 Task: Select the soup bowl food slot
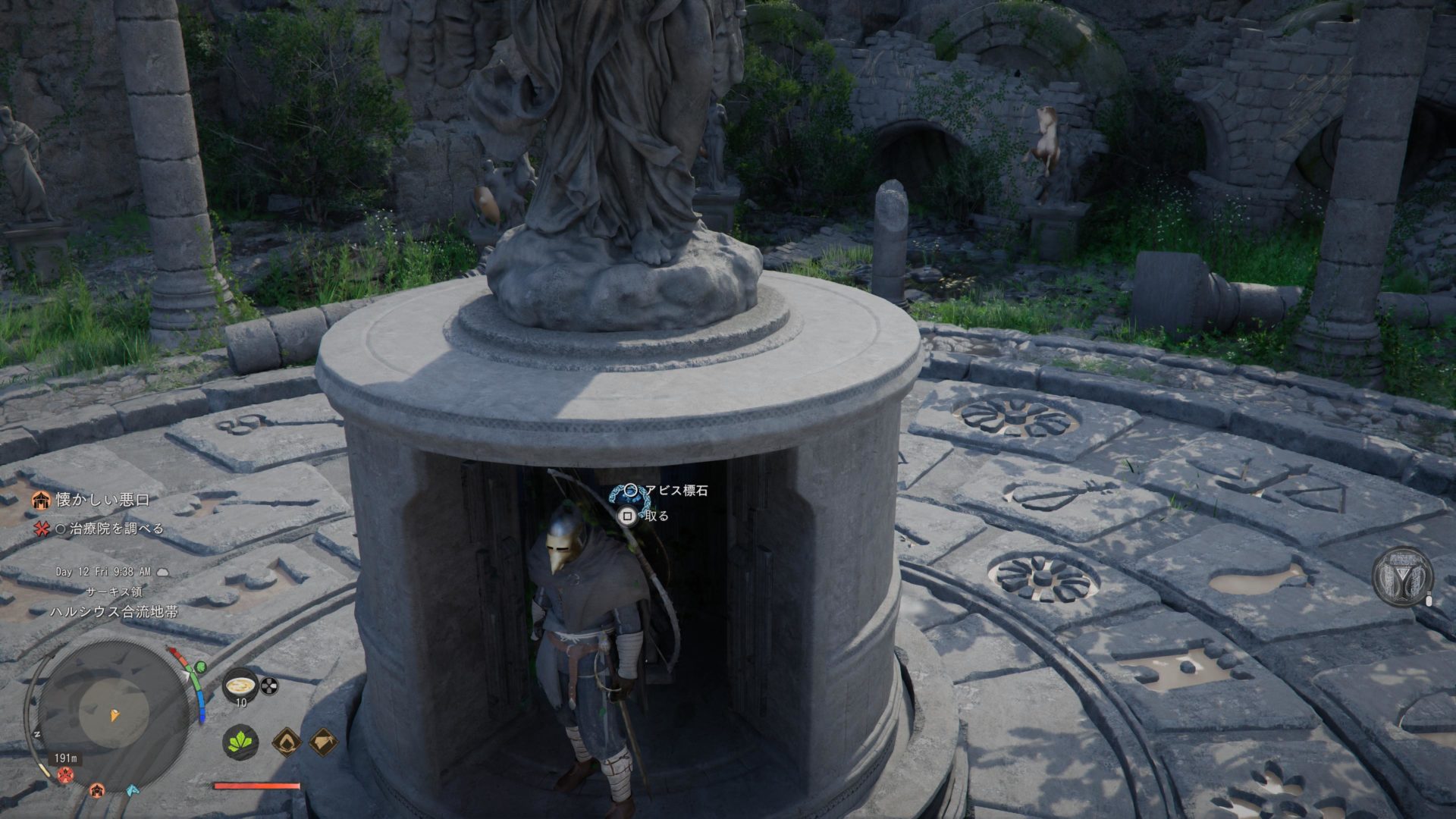coord(240,686)
